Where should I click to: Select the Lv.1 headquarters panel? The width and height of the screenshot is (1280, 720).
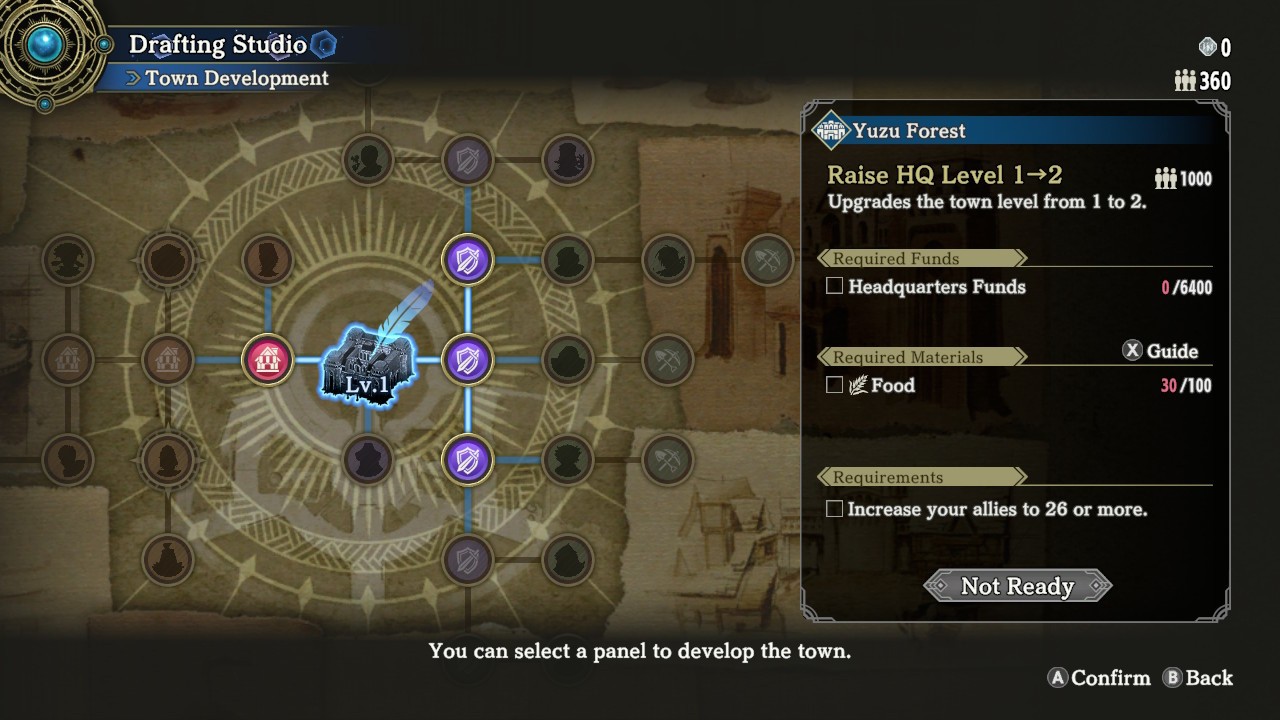367,362
